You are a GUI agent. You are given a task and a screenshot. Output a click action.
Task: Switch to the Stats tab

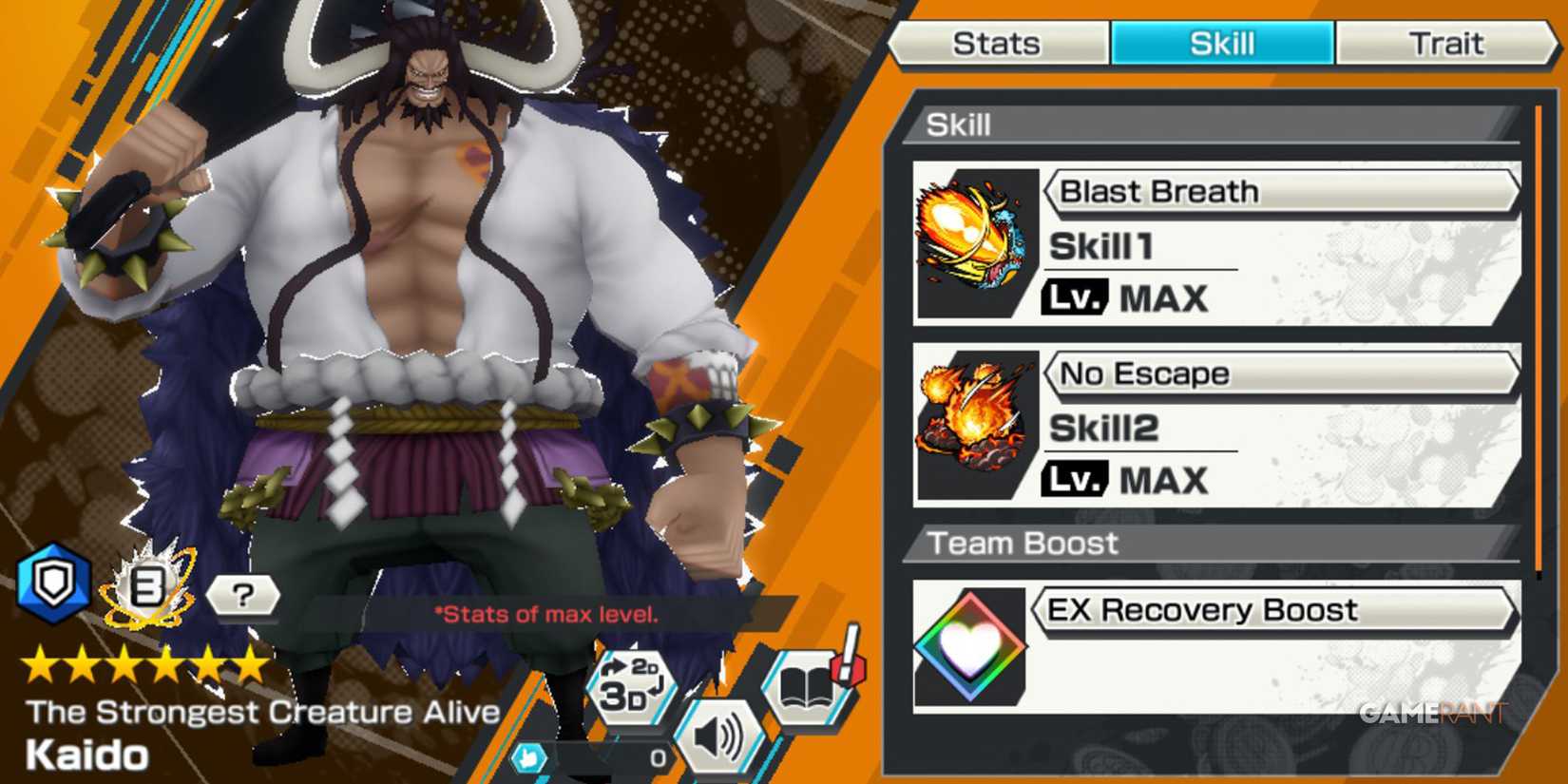point(1000,42)
